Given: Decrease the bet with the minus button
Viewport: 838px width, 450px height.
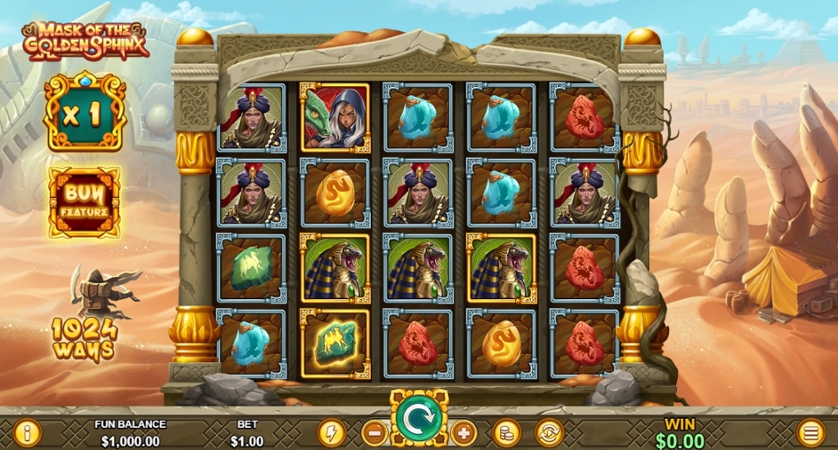Looking at the screenshot, I should pos(375,433).
